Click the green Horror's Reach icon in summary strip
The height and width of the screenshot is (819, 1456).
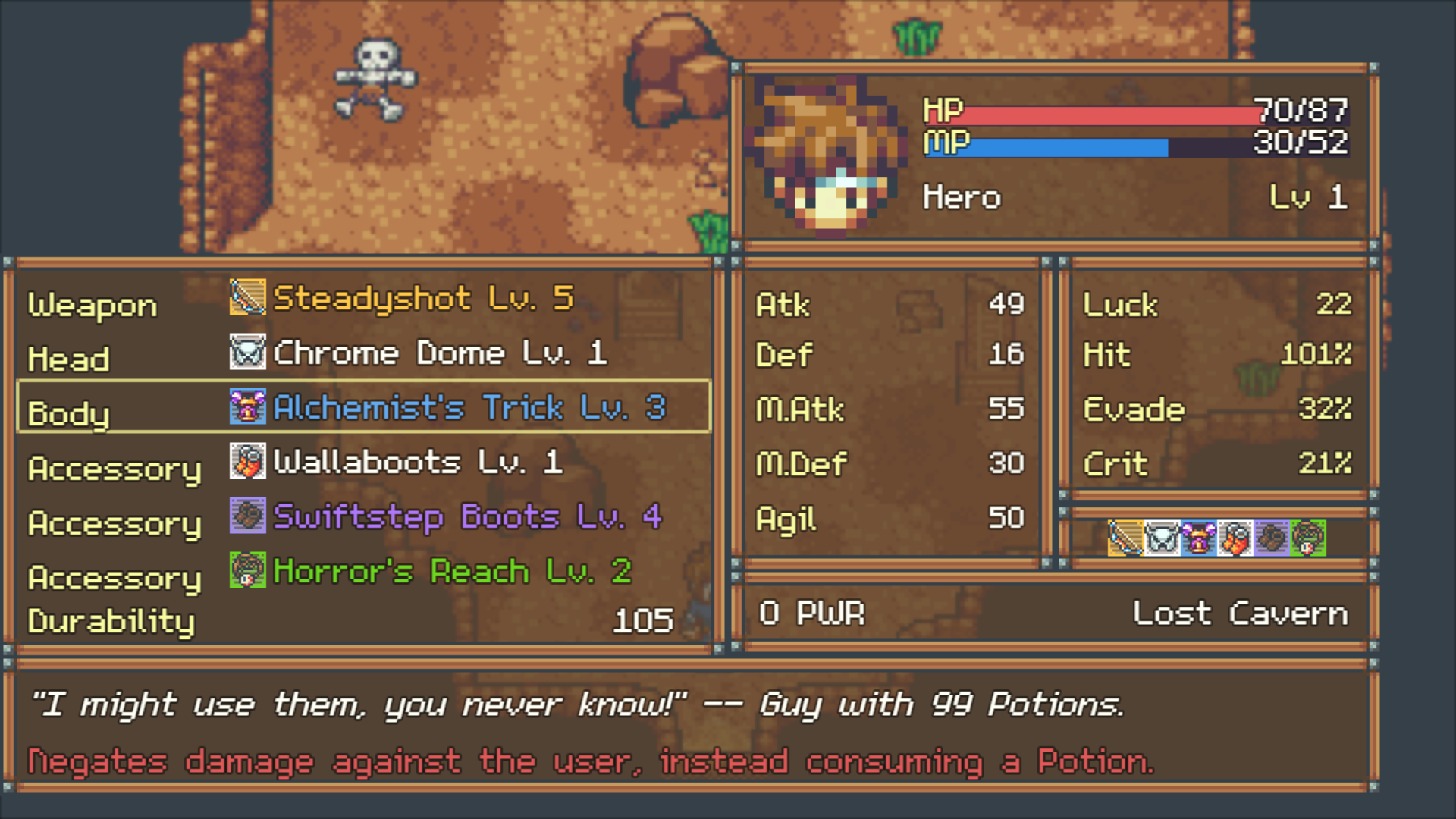(1308, 538)
